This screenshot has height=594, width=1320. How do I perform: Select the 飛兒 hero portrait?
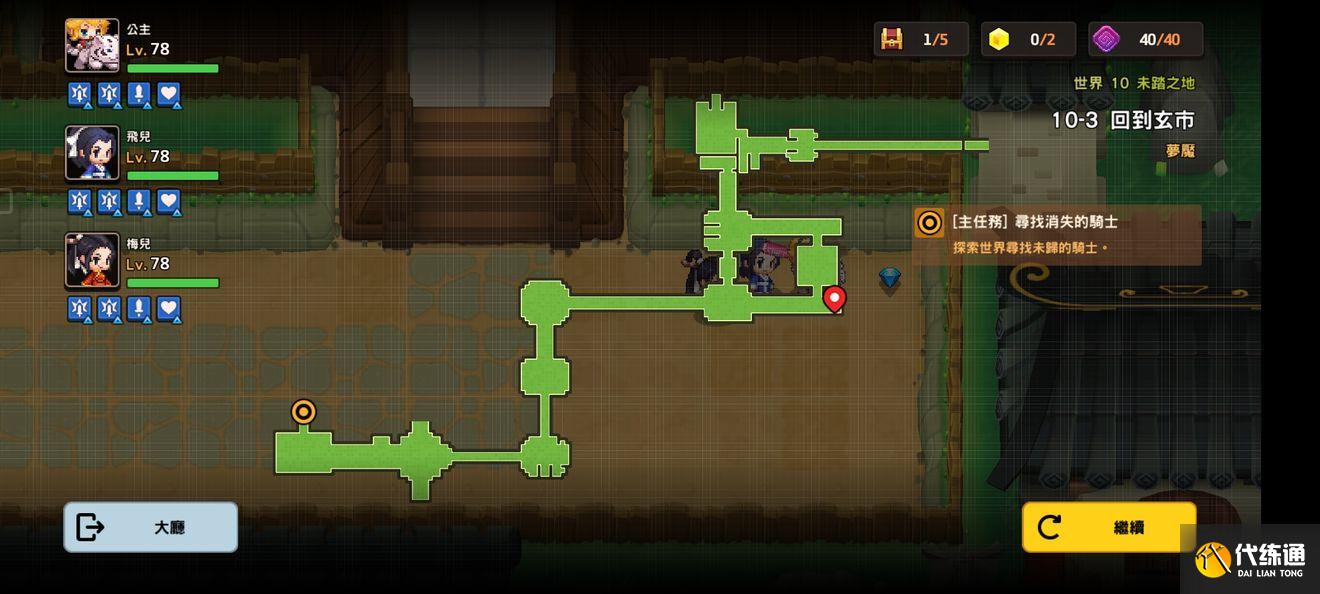click(x=92, y=152)
